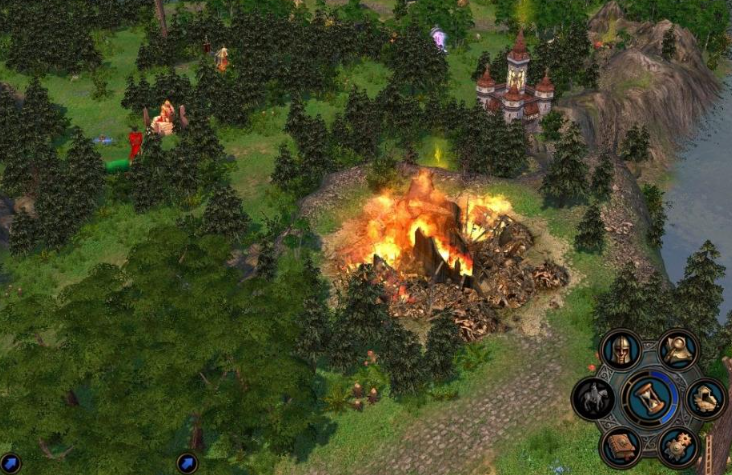
Task: Select the mounted horseman move icon
Action: coord(592,398)
